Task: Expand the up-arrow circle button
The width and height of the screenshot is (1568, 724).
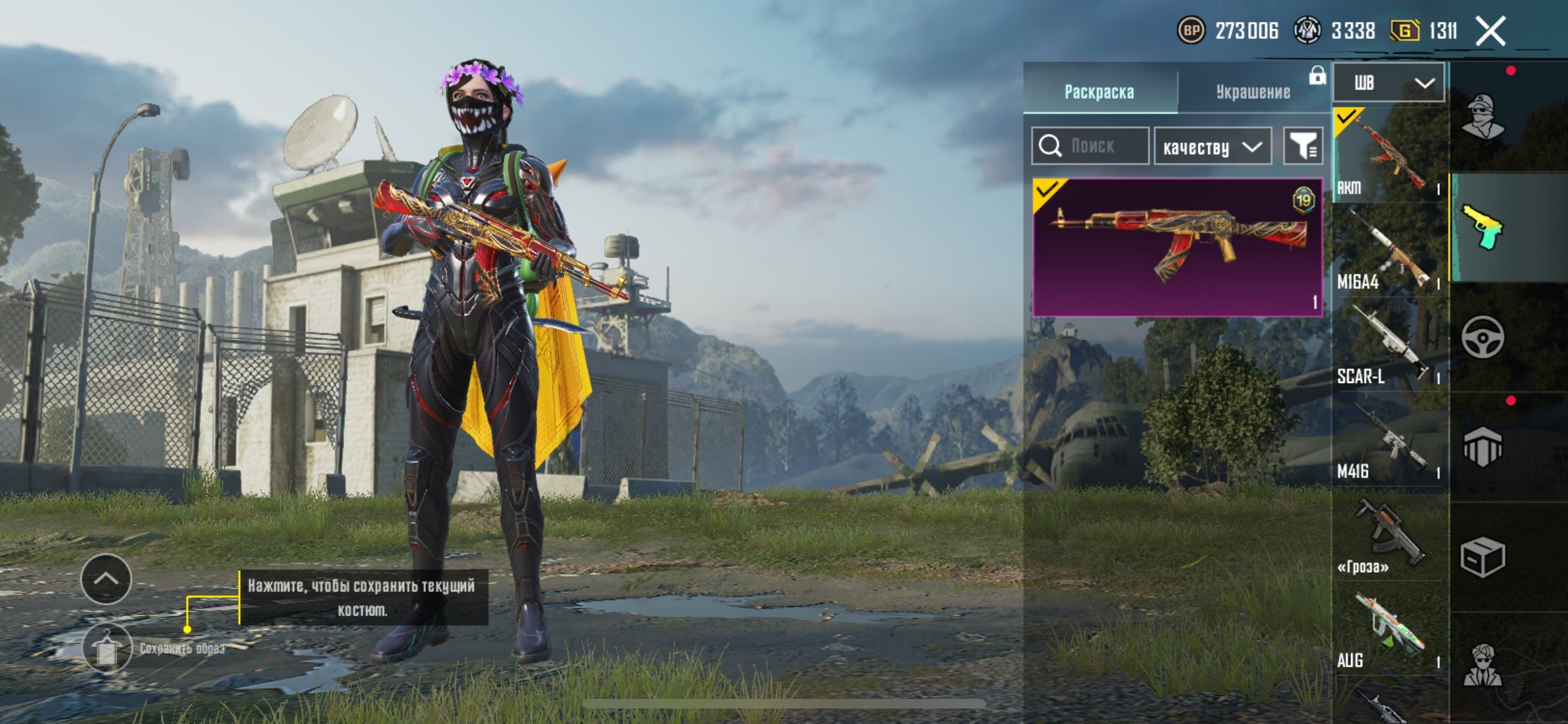Action: coord(106,579)
